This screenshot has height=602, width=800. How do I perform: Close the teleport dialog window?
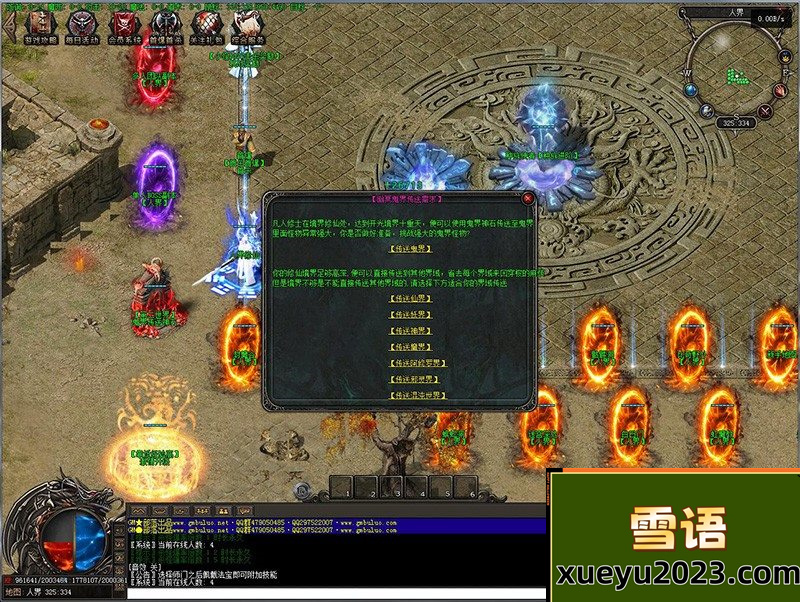tap(528, 198)
